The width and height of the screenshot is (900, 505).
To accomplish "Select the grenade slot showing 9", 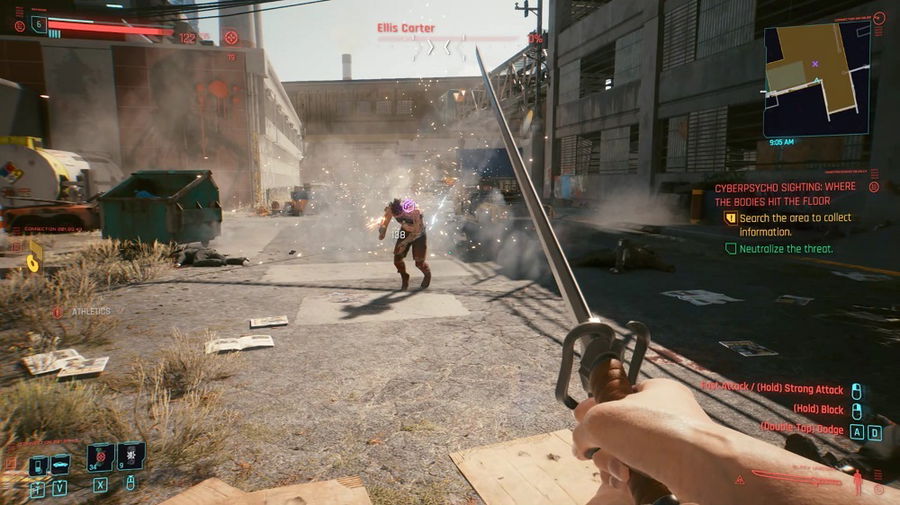I will point(130,457).
